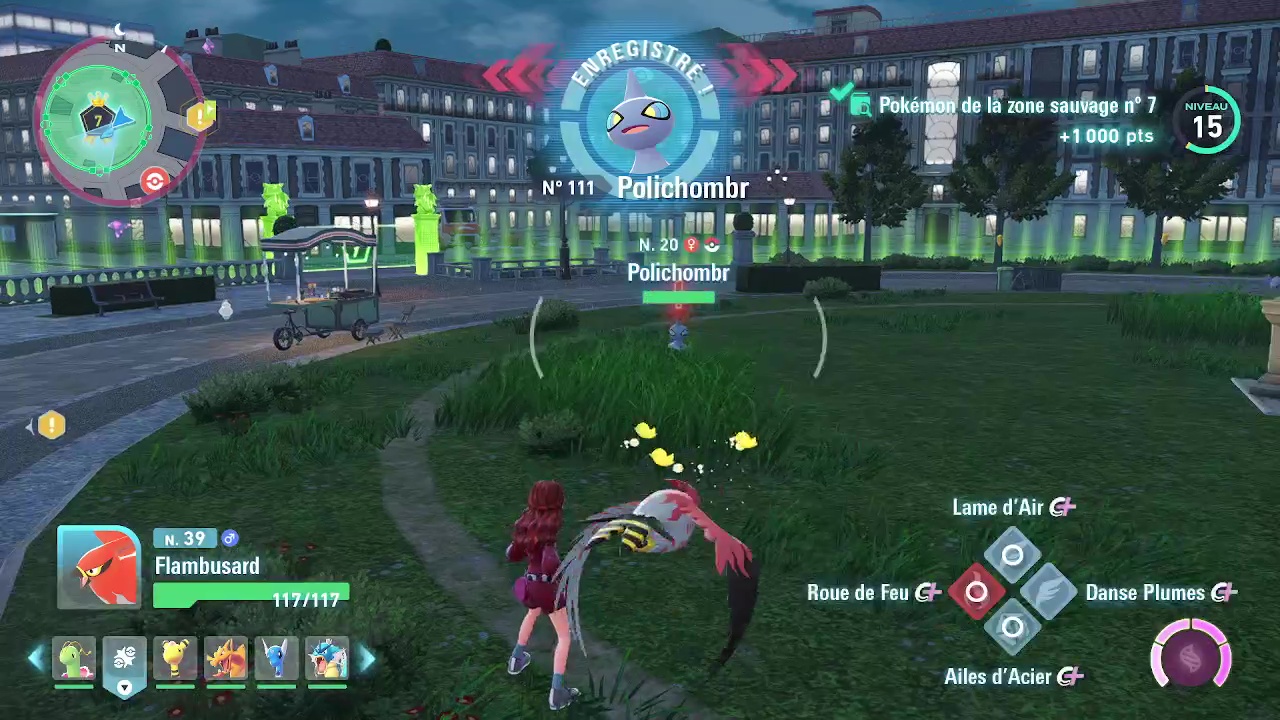Select the Roue de Feu fire move icon
Screen dimensions: 1280x720
coord(976,592)
